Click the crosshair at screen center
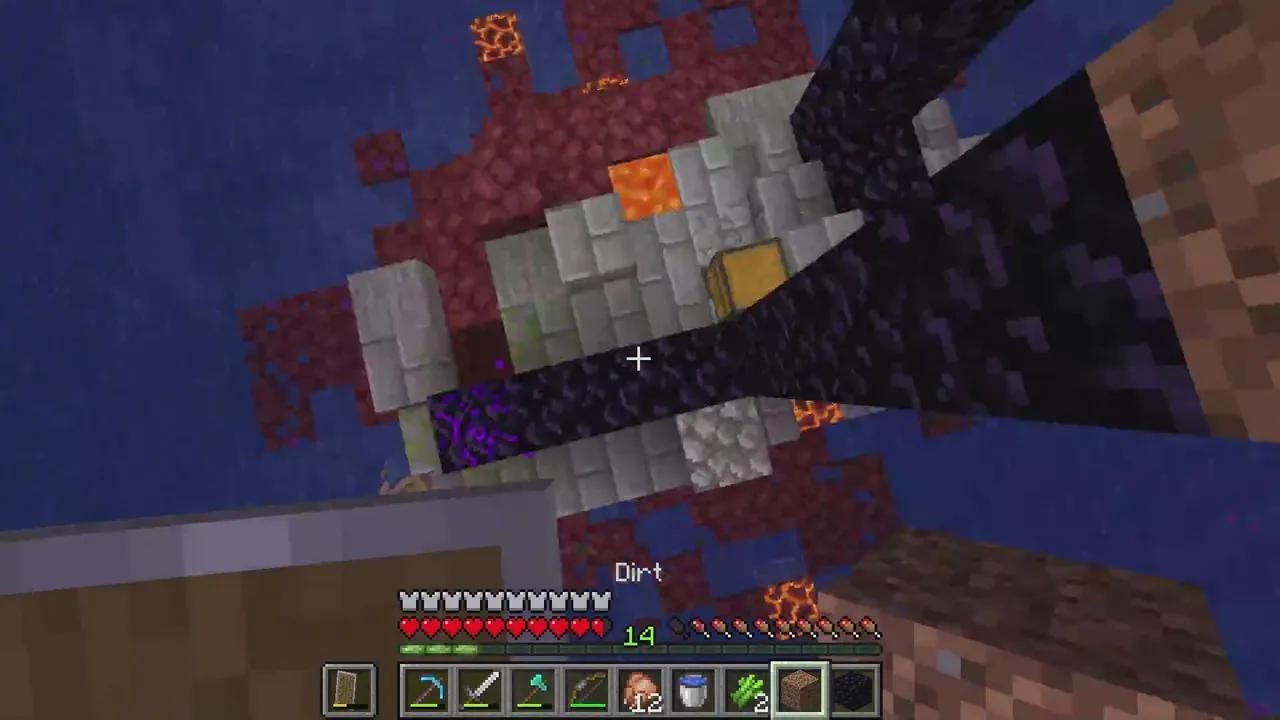Screen dimensions: 1280x720 click(x=640, y=359)
